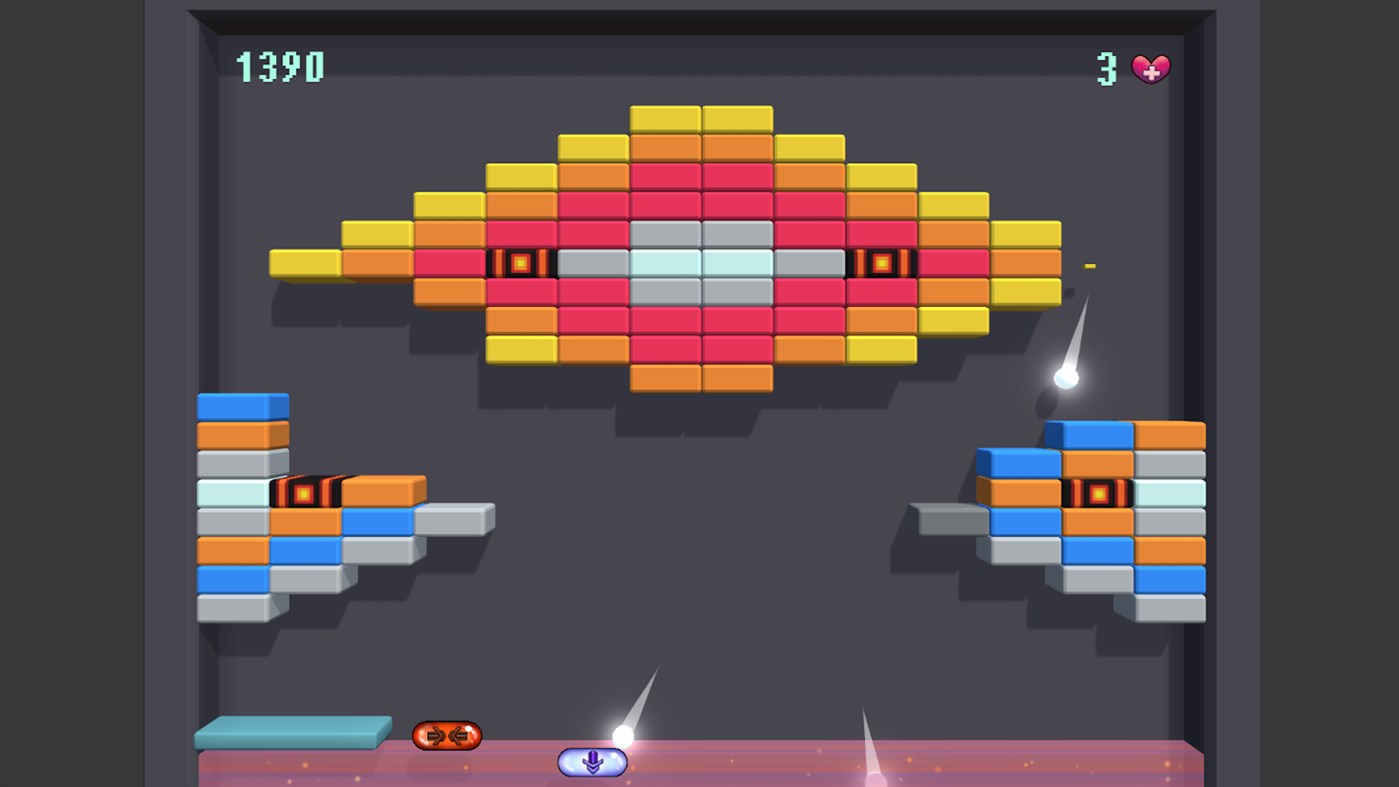This screenshot has height=787, width=1399.
Task: Click the topmost yellow brick pair
Action: tap(700, 116)
